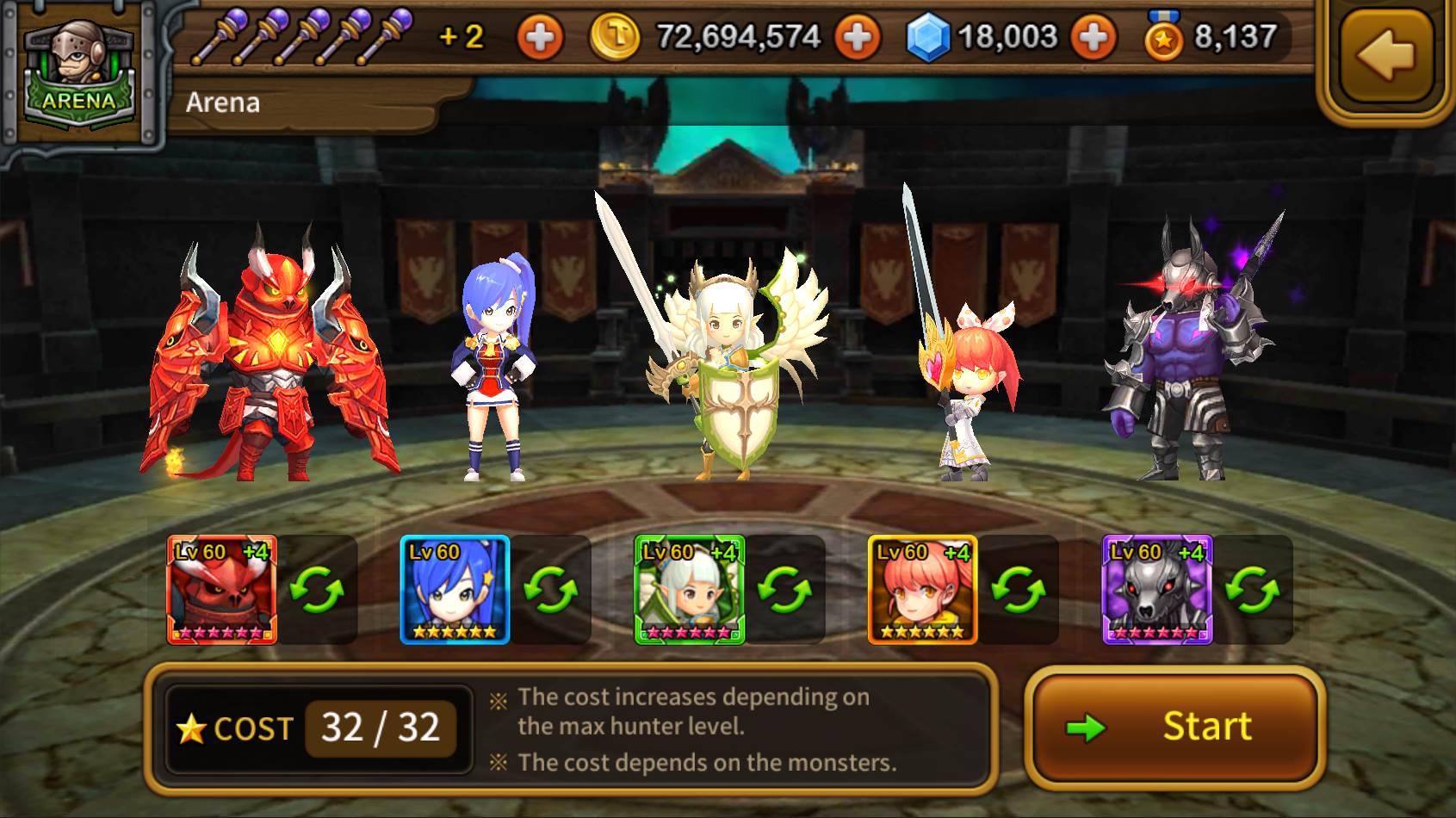Swap out the red demon monster
The image size is (1456, 818).
[x=317, y=591]
